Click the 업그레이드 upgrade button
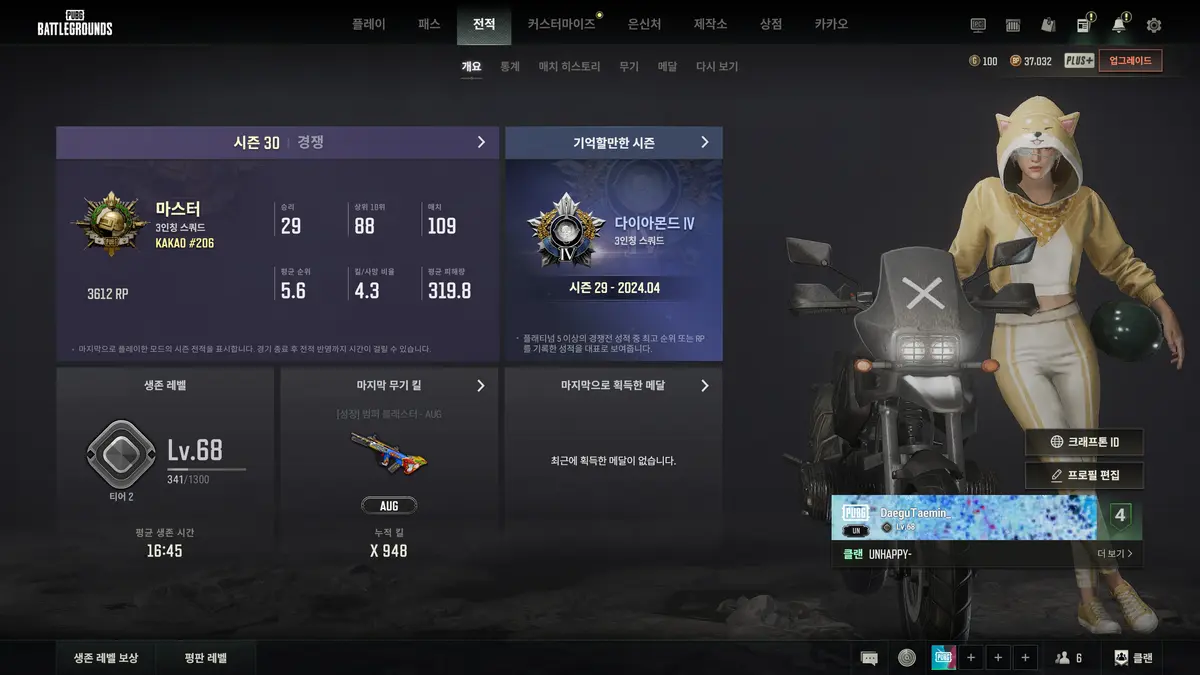 [1130, 61]
